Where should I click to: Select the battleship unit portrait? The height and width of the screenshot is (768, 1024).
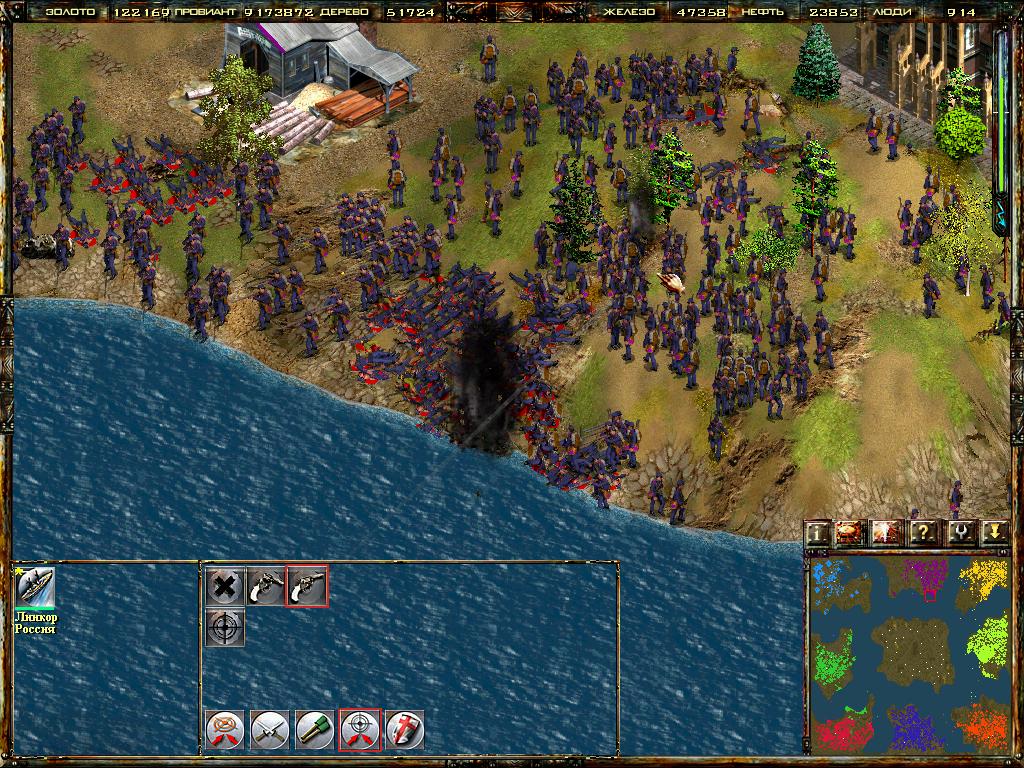coord(35,588)
